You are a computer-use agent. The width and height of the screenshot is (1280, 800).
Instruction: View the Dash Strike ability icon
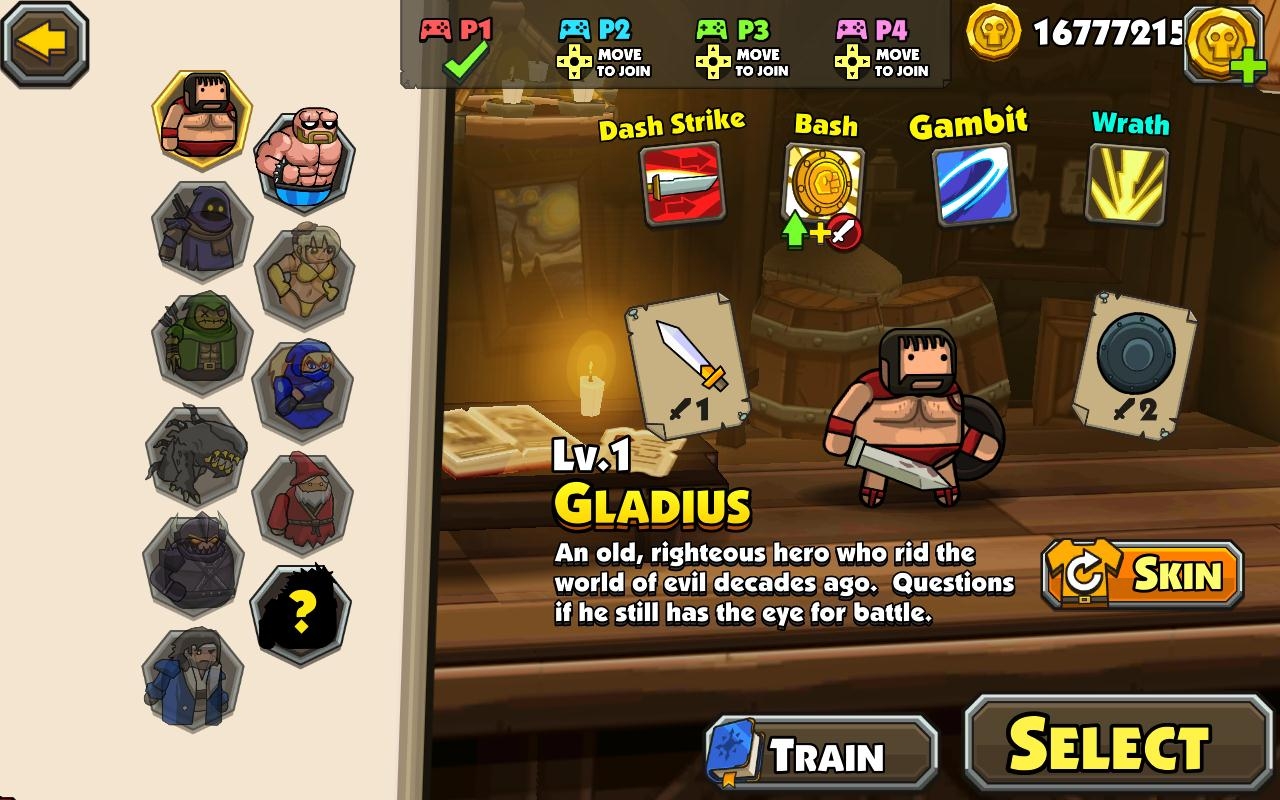point(680,184)
